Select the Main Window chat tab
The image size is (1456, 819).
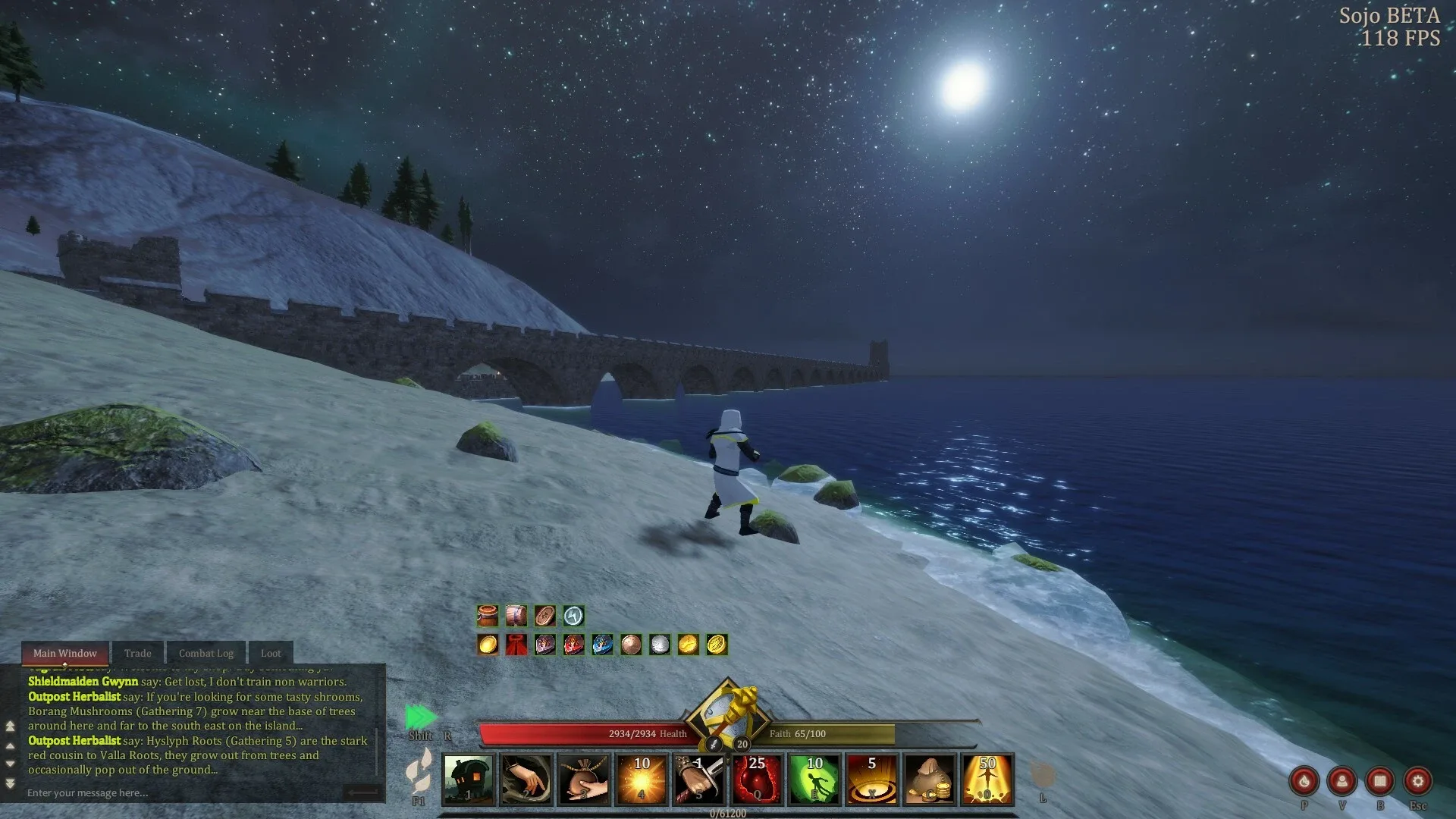click(65, 653)
